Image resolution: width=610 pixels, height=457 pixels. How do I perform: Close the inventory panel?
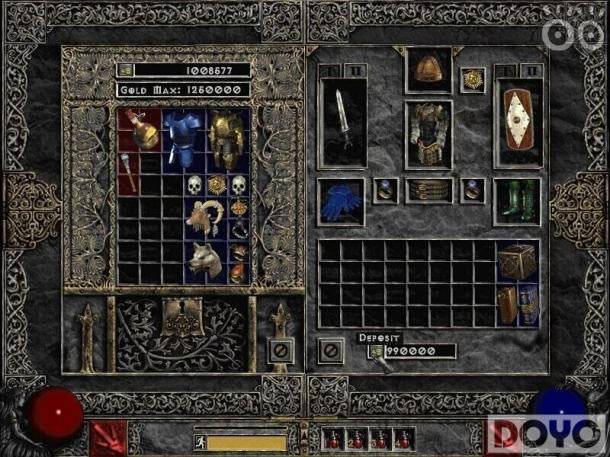pyautogui.click(x=331, y=352)
